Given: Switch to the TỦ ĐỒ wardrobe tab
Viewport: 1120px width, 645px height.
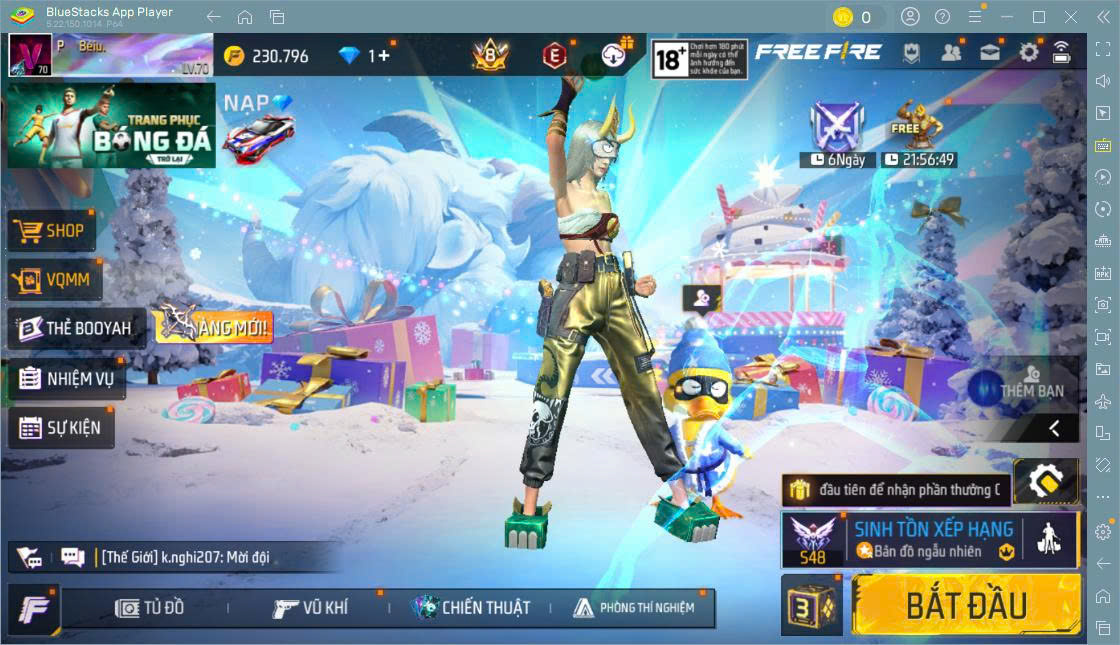Looking at the screenshot, I should (x=150, y=607).
